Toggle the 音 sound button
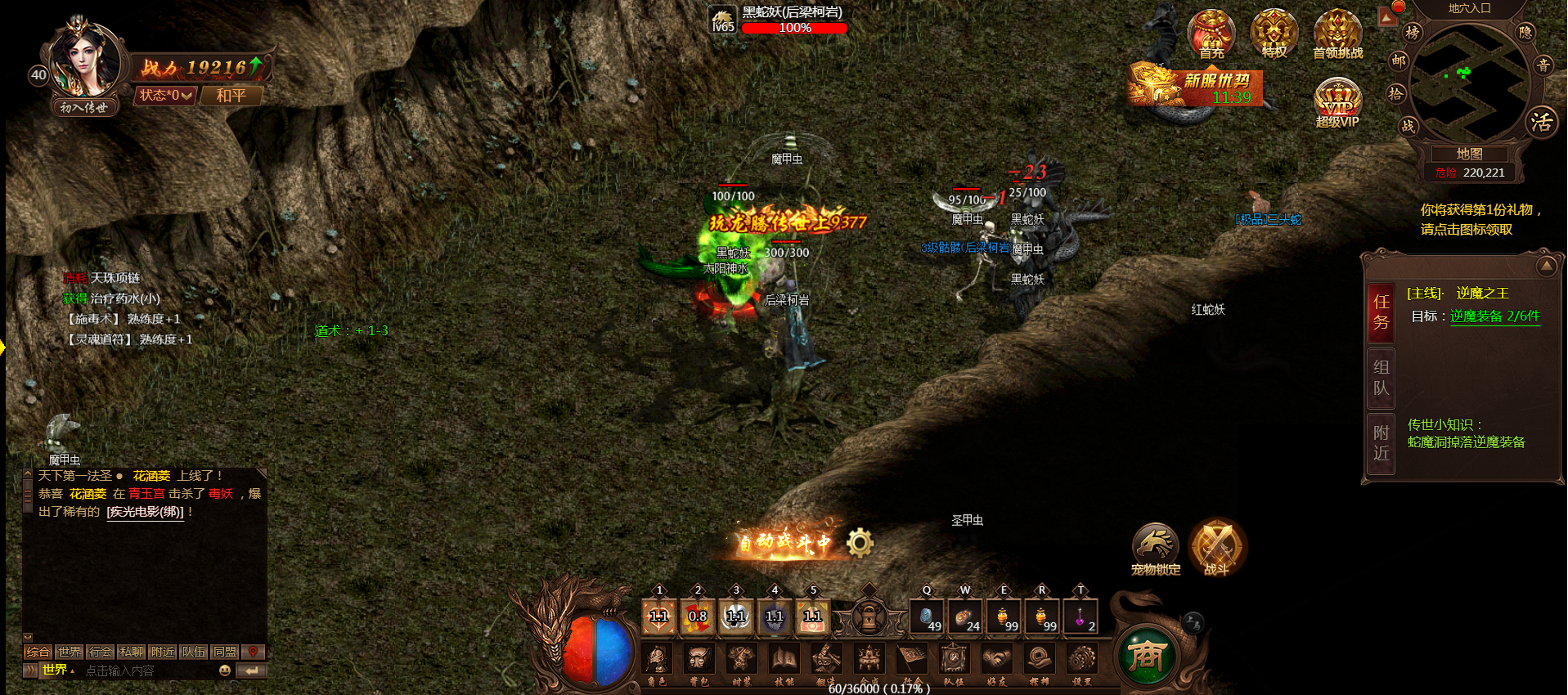This screenshot has width=1568, height=695. 1543,65
